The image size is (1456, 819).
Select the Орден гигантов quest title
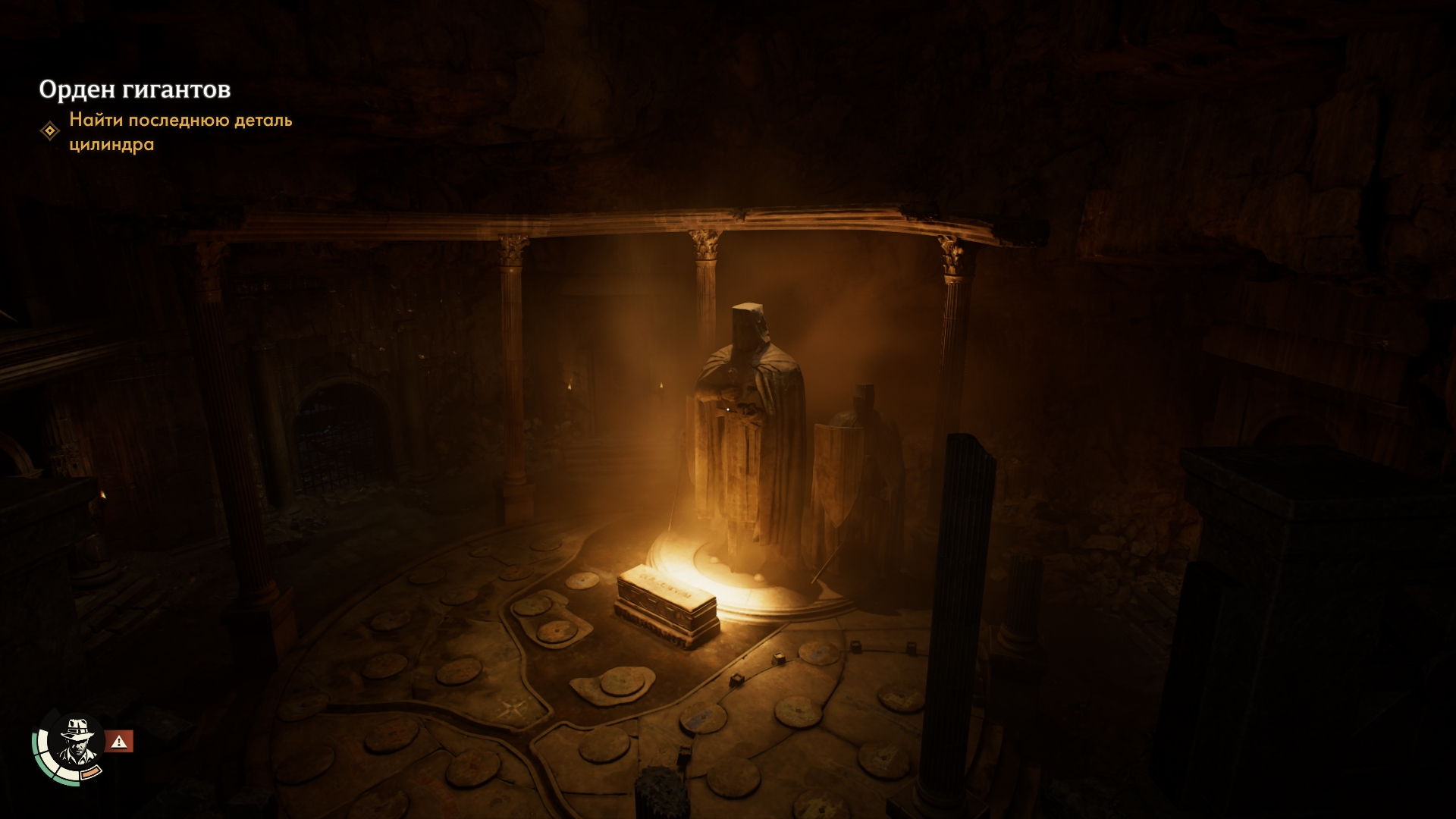tap(135, 89)
